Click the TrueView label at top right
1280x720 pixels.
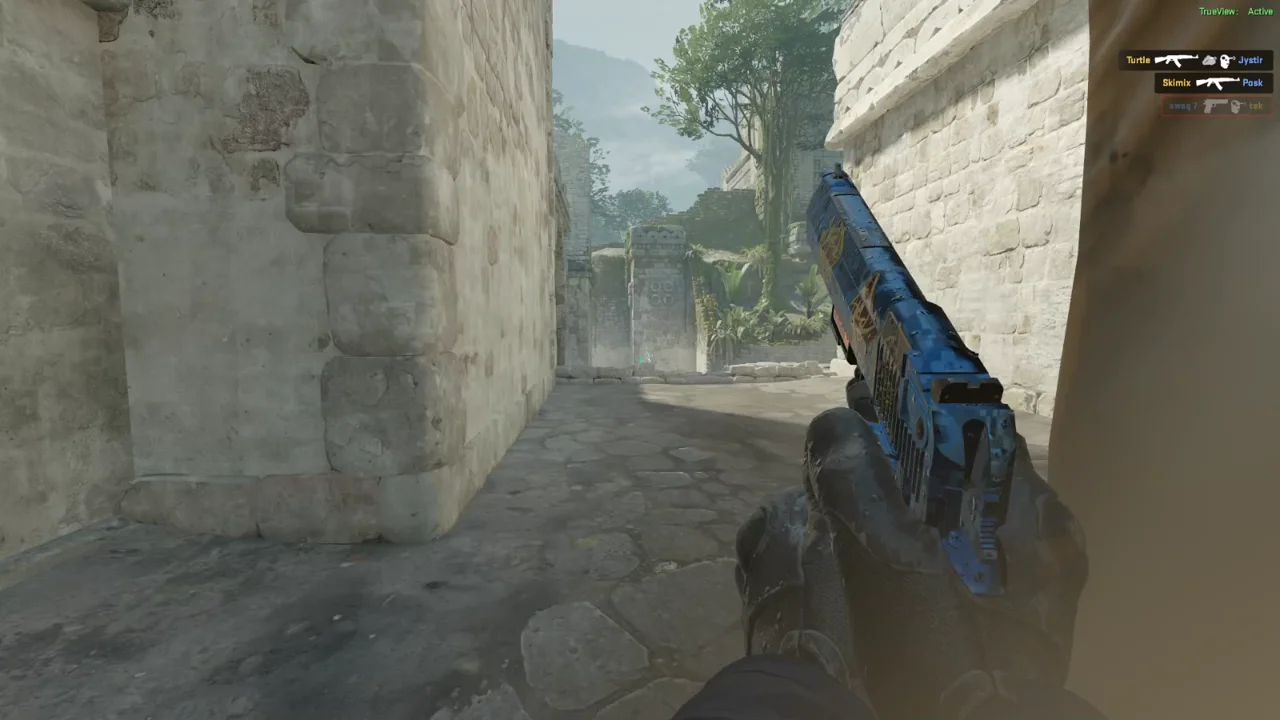(1218, 11)
